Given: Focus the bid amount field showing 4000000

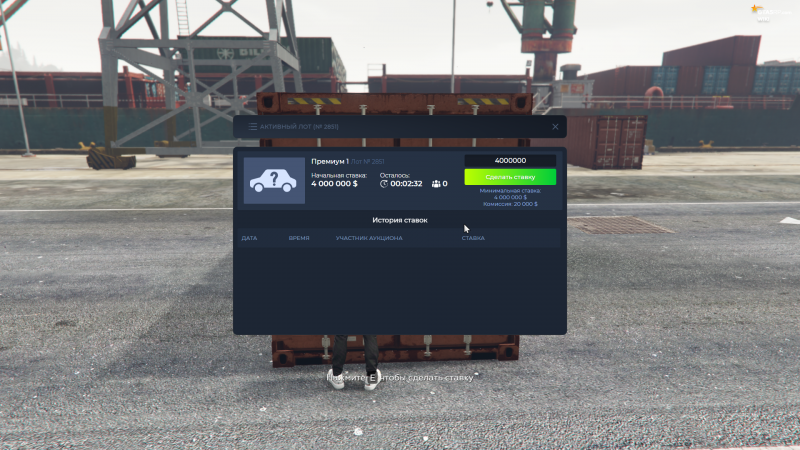Looking at the screenshot, I should [510, 161].
